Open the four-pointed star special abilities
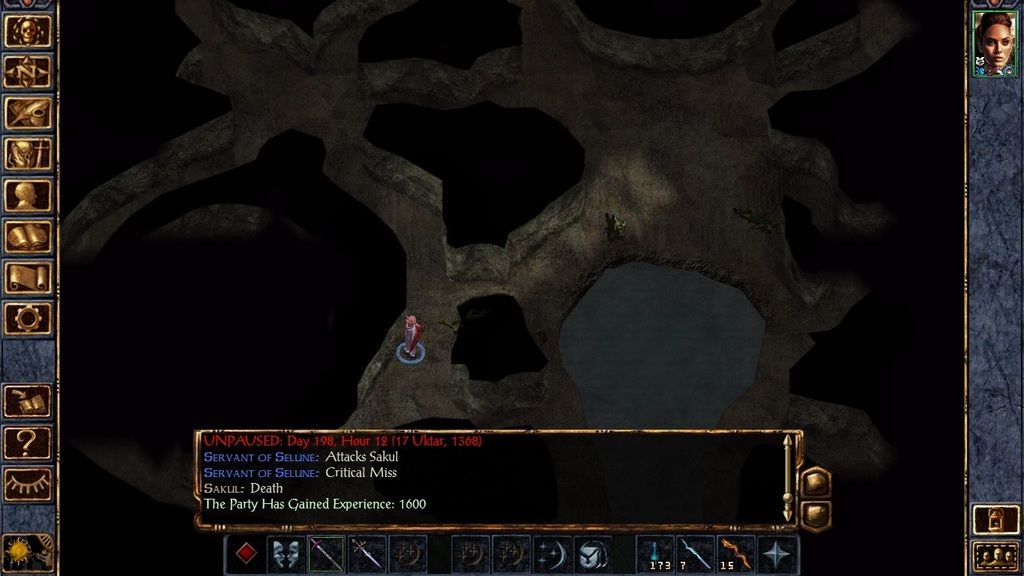The width and height of the screenshot is (1024, 576). pyautogui.click(x=778, y=554)
